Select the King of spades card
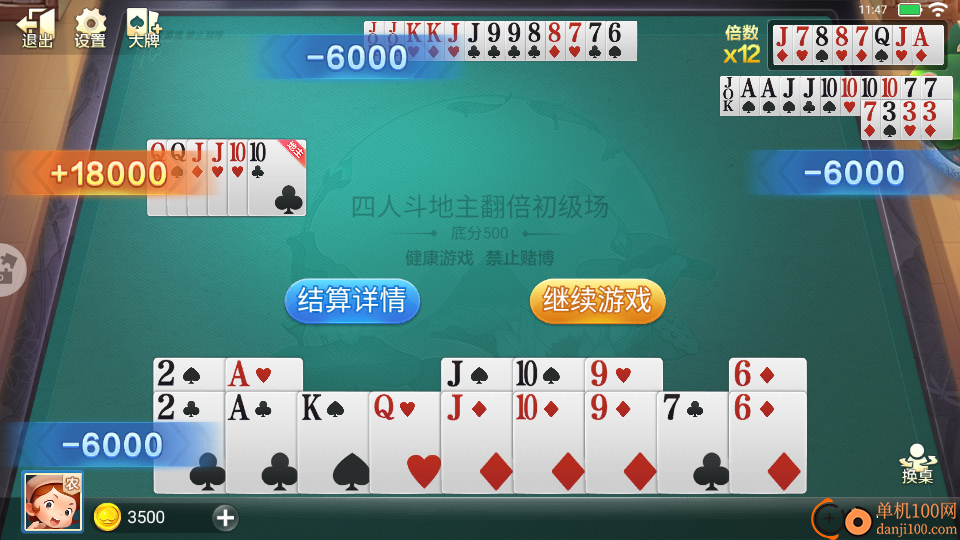Viewport: 960px width, 540px height. tap(333, 441)
